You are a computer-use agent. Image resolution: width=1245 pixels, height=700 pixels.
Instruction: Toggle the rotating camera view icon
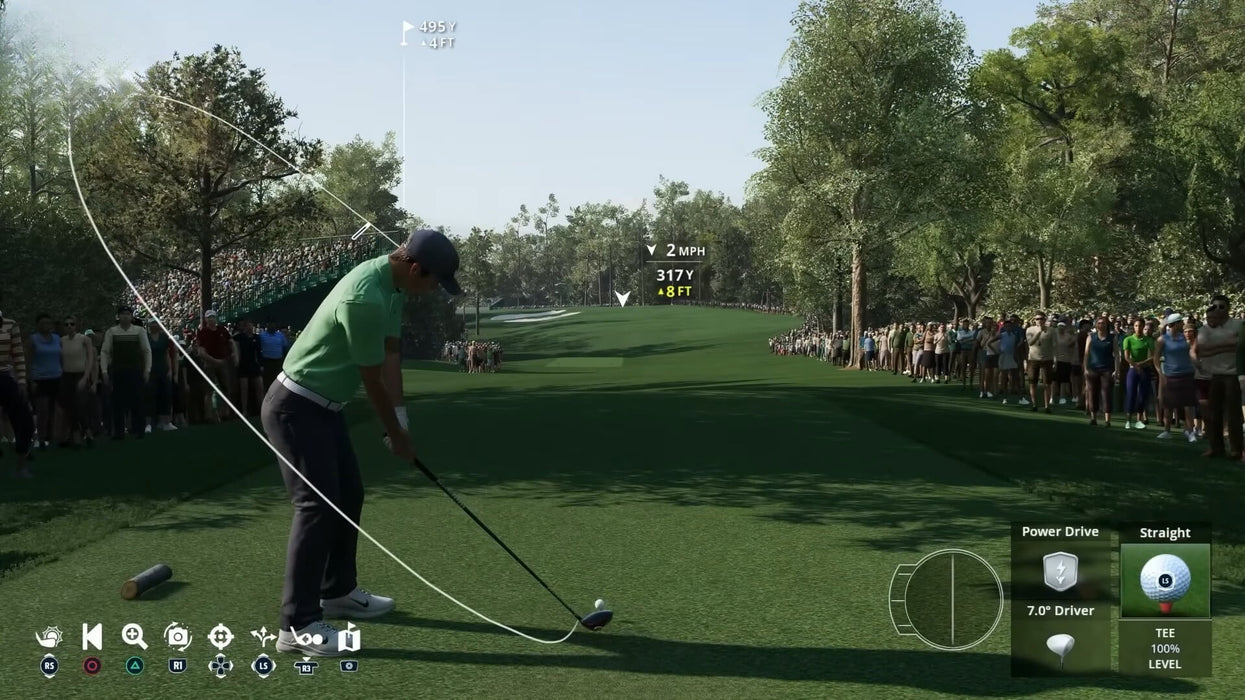tap(177, 637)
